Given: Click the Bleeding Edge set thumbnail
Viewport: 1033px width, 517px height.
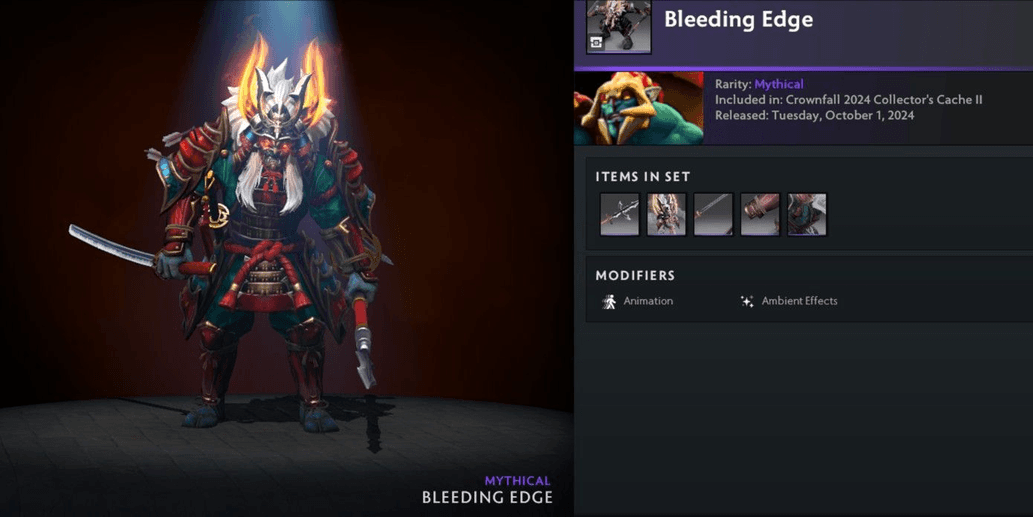Looking at the screenshot, I should (x=618, y=25).
